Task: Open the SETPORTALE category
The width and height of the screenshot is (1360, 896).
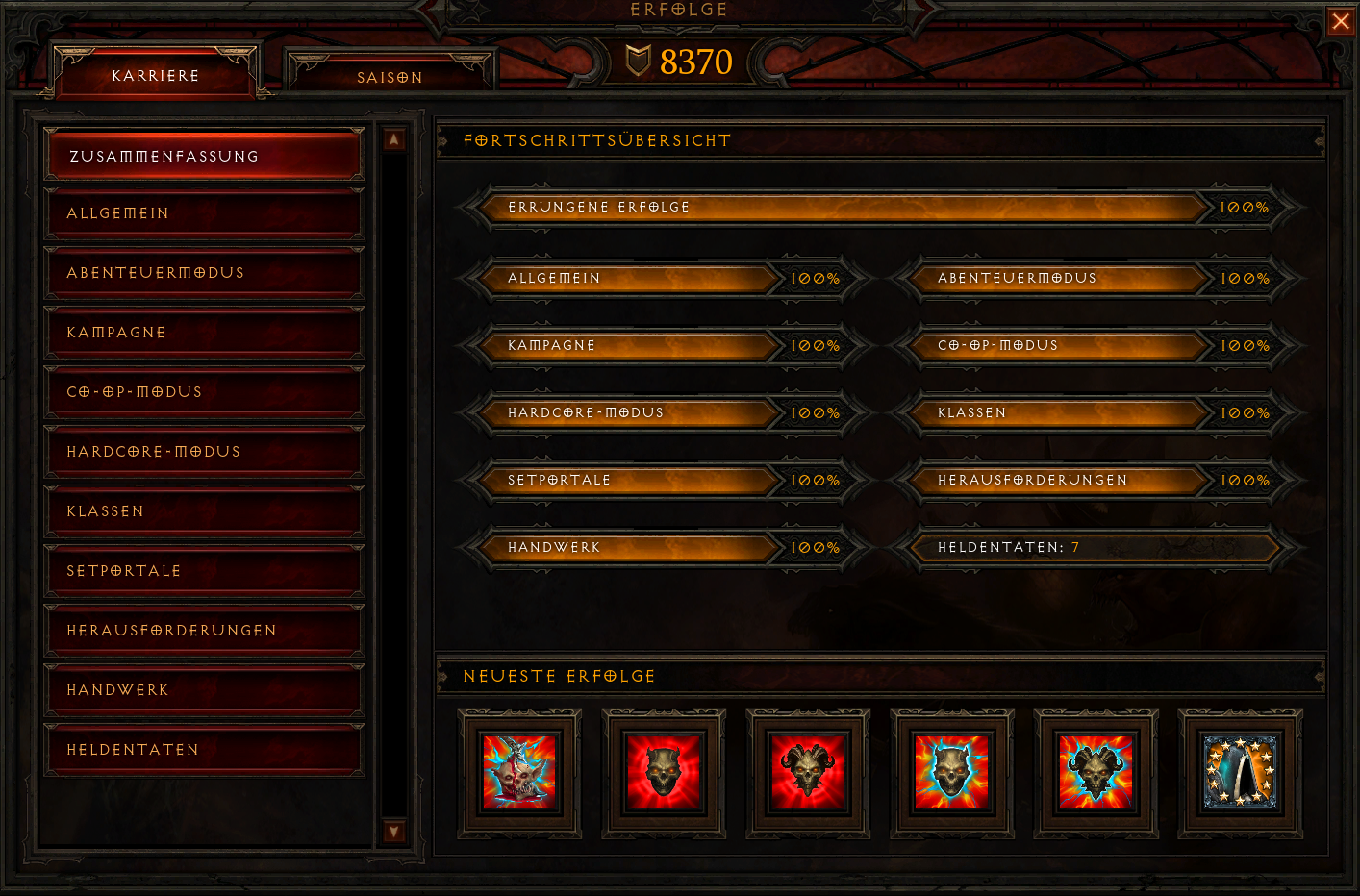Action: point(204,570)
